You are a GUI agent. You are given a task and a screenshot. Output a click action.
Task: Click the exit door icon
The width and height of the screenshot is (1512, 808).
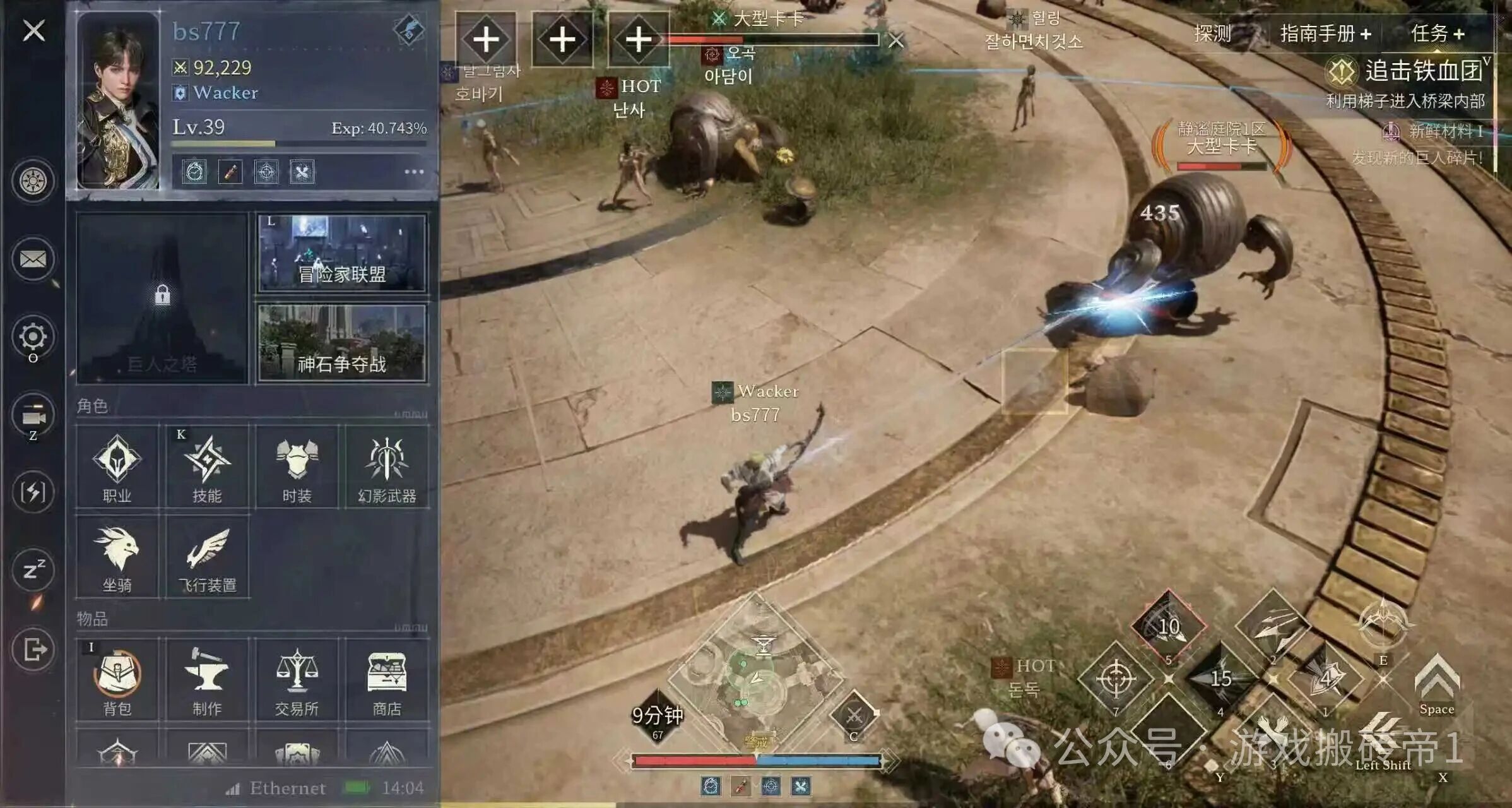tap(33, 649)
